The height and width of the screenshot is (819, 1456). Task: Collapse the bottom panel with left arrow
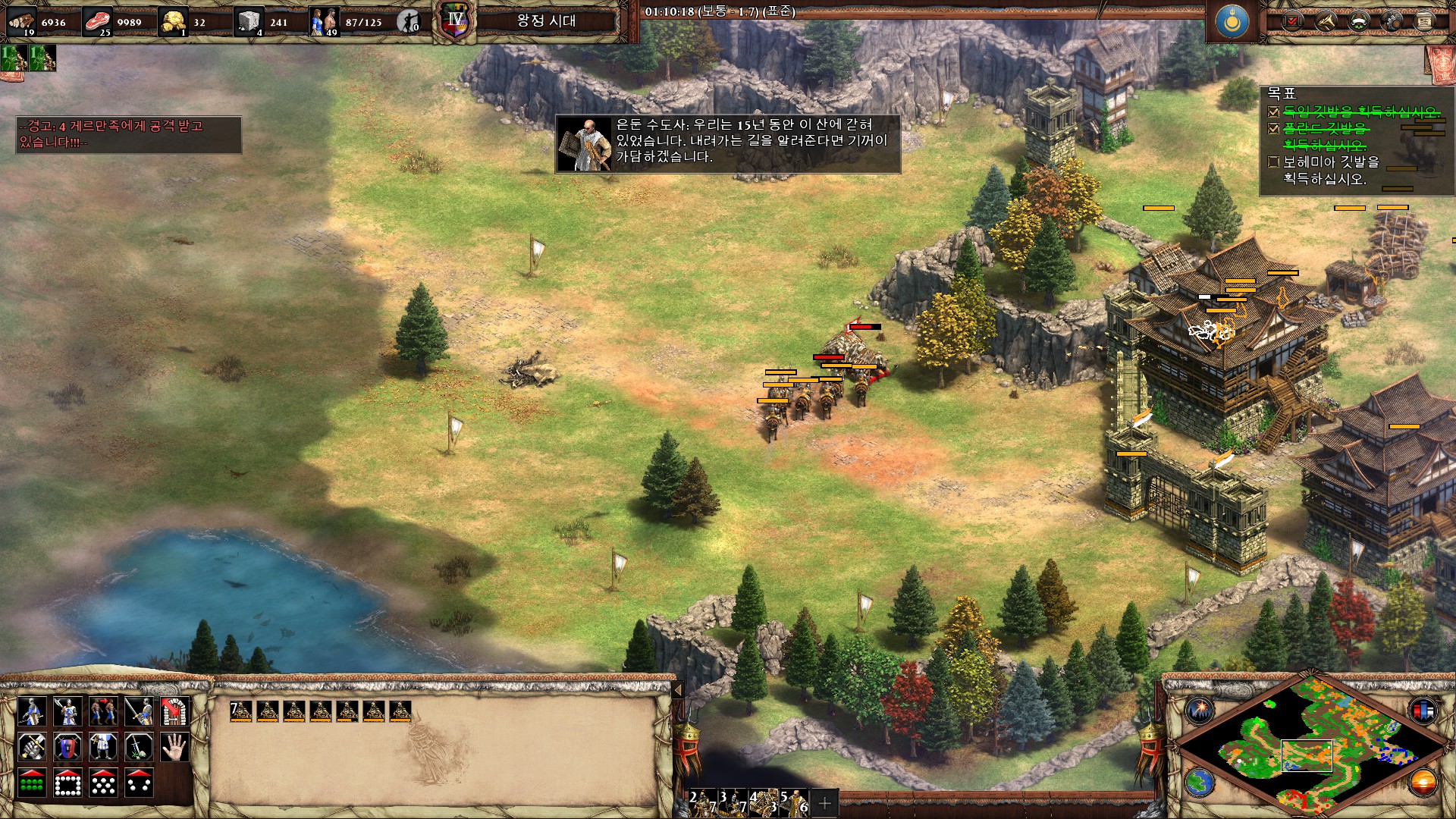[678, 690]
